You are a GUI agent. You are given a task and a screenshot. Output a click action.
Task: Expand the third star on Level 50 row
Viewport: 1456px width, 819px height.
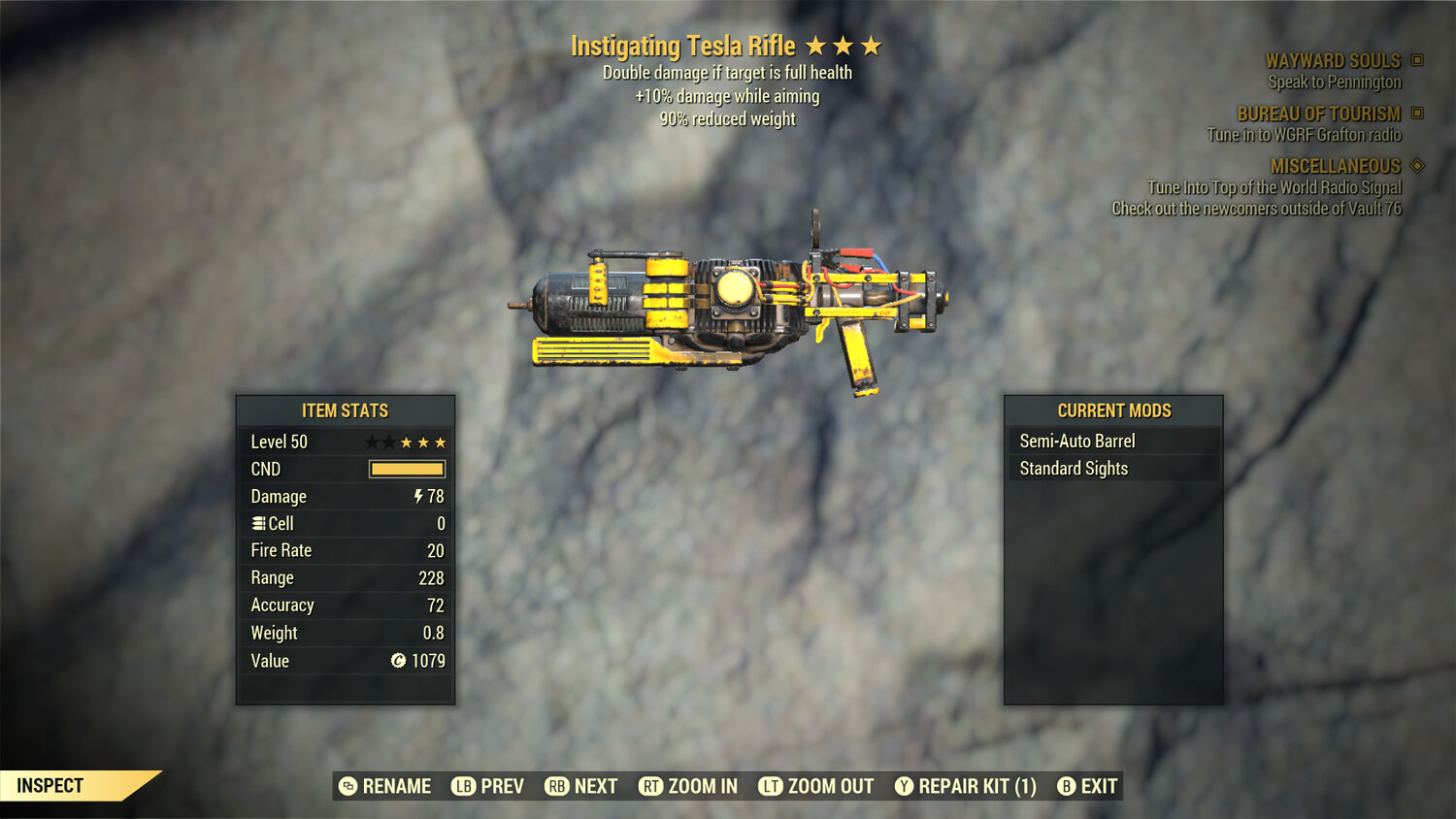coord(405,442)
